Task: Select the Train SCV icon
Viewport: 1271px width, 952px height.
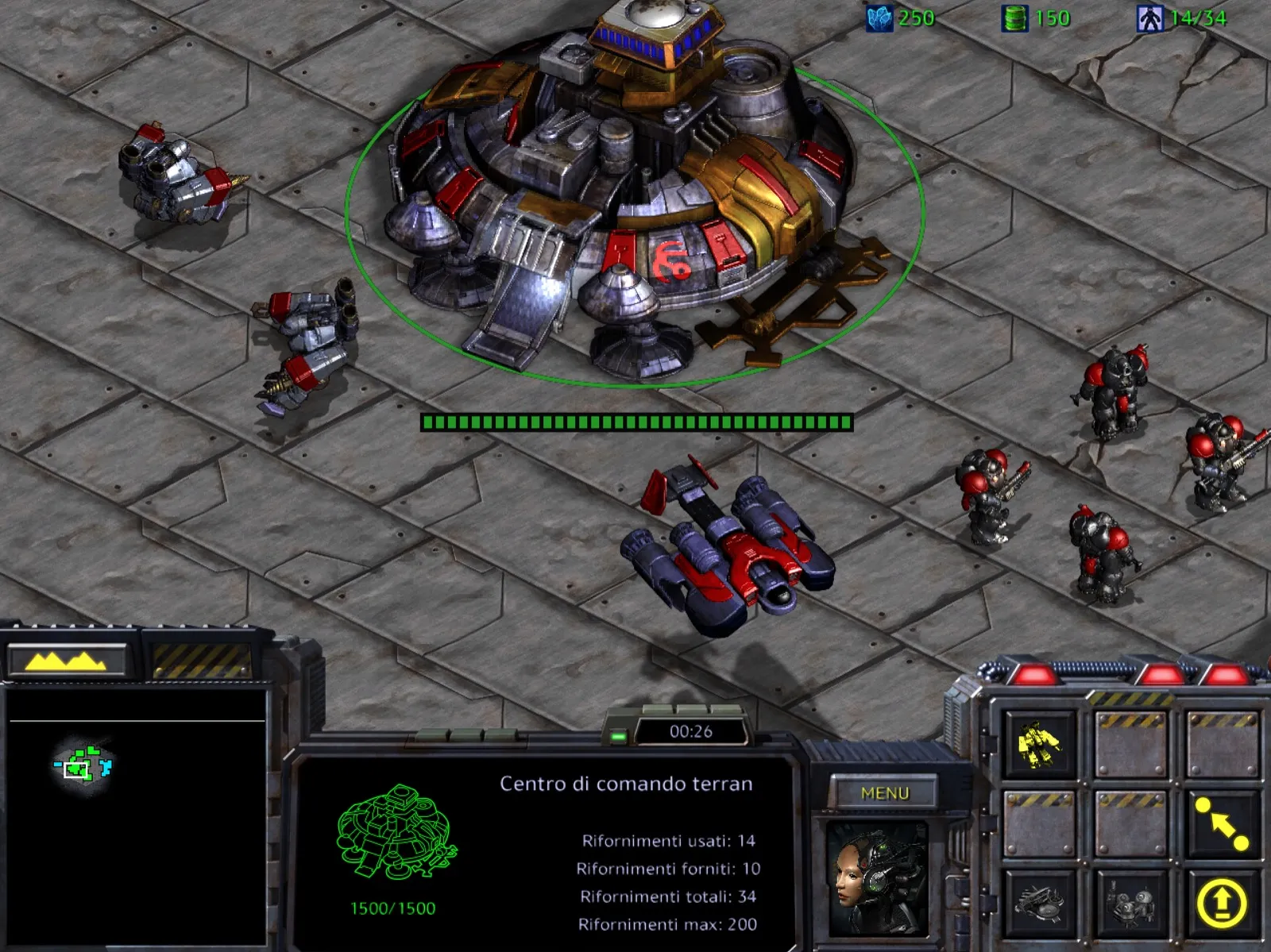Action: point(1037,744)
